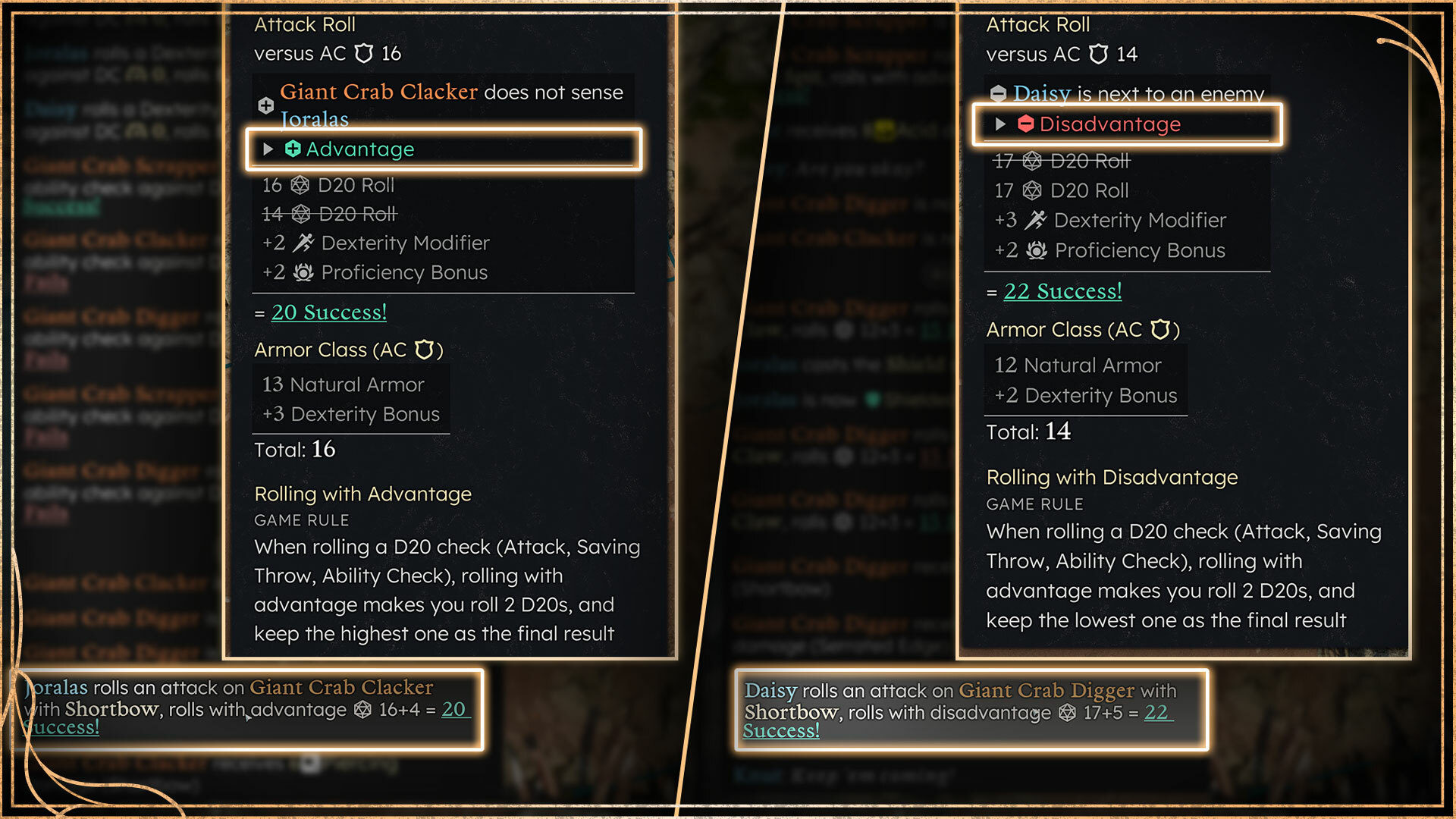Click the Proficiency Bonus icon under the attack roll
Screen dimensions: 1456x819
[x=302, y=272]
